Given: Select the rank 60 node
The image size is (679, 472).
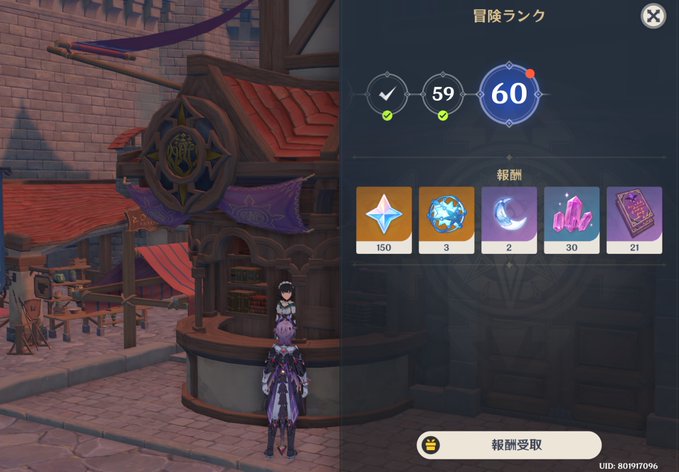Looking at the screenshot, I should [x=509, y=94].
